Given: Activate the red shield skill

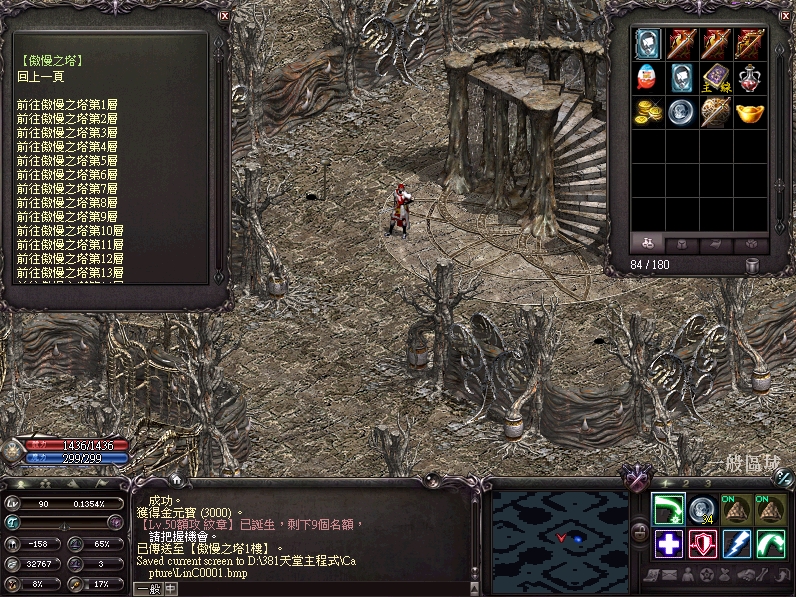Looking at the screenshot, I should coord(704,544).
